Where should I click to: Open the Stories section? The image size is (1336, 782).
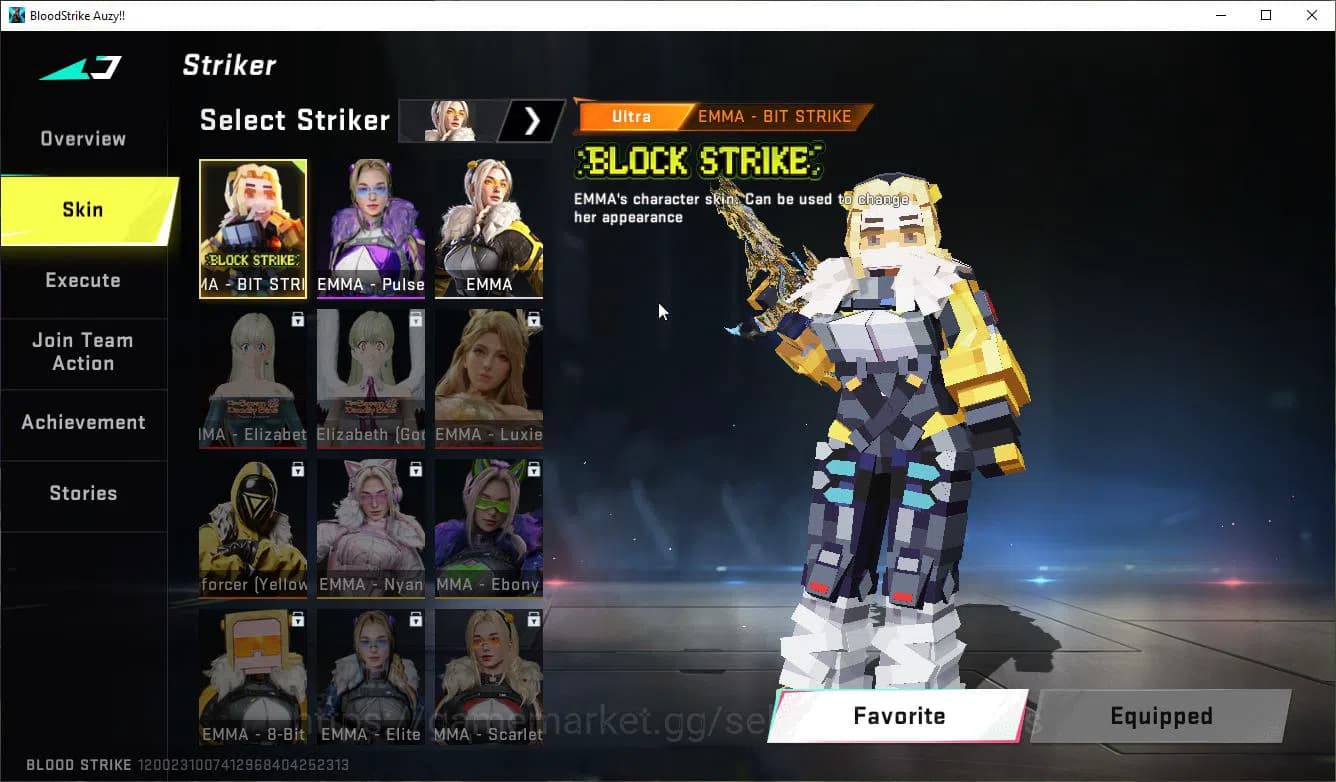pyautogui.click(x=83, y=493)
